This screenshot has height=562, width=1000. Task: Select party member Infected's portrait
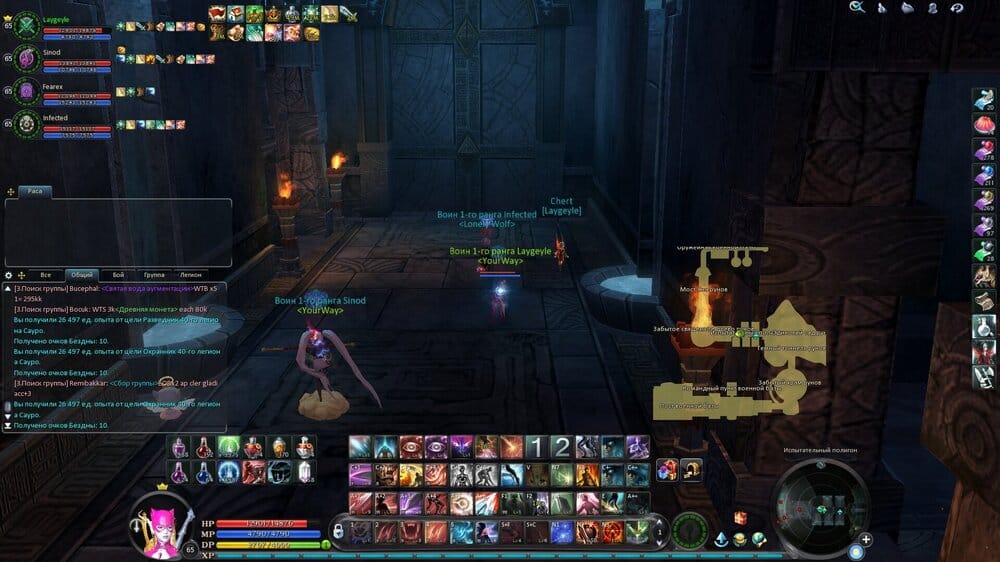point(26,124)
